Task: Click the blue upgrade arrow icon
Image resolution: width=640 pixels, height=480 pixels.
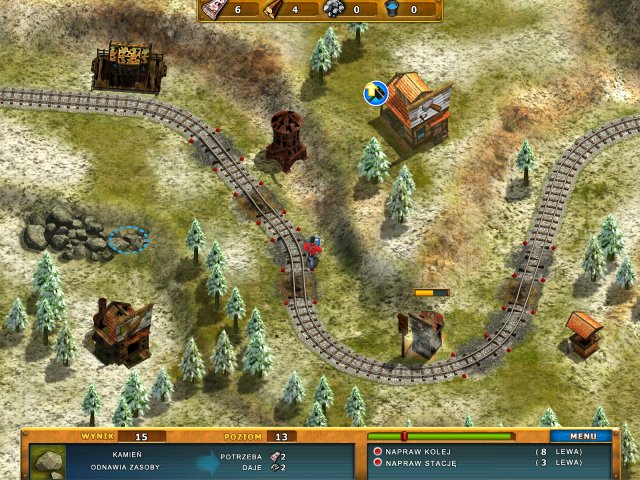Action: pos(376,93)
